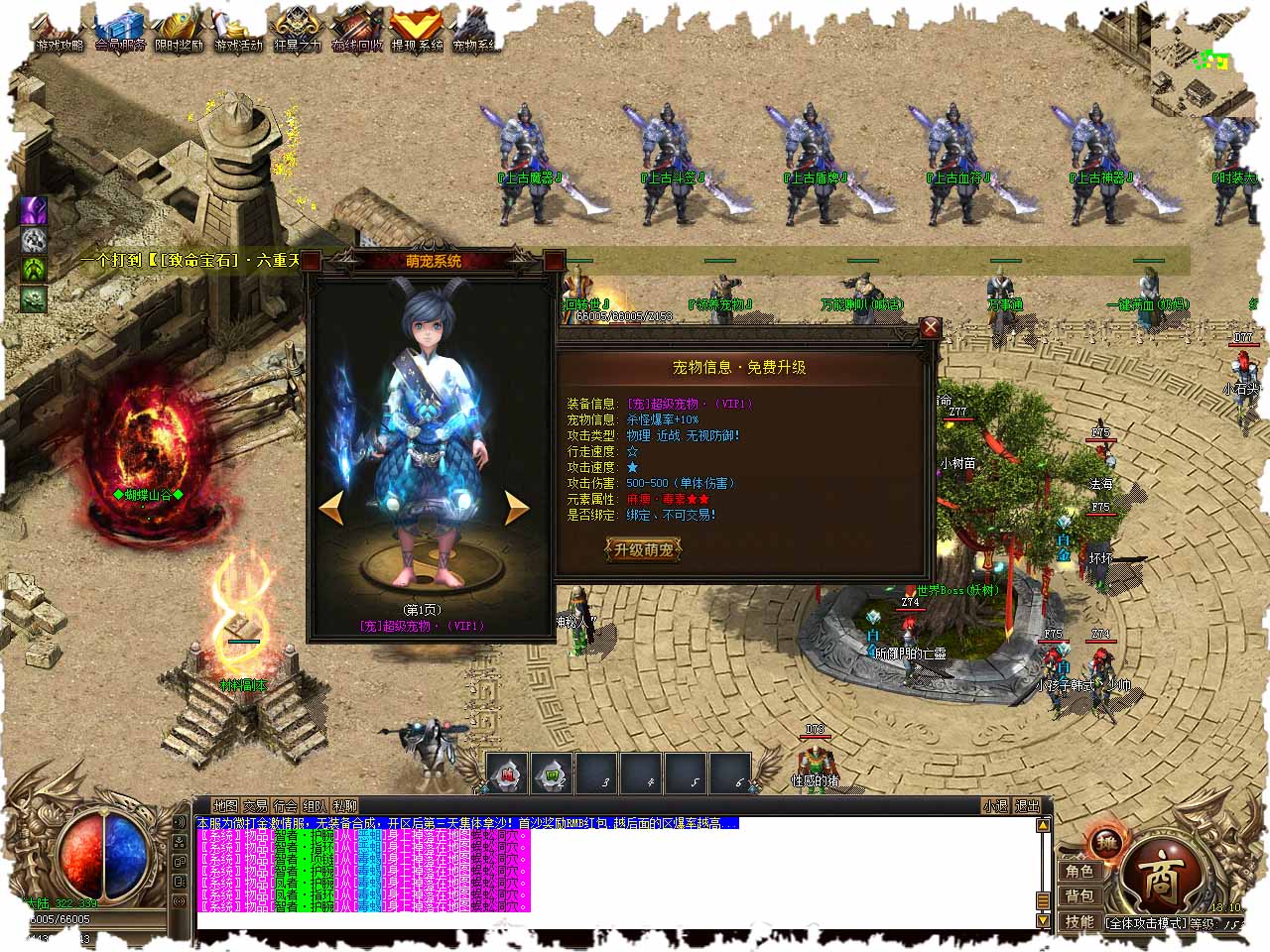Viewport: 1270px width, 952px height.
Task: Open 限时奖励 timed rewards icon
Action: tap(180, 32)
